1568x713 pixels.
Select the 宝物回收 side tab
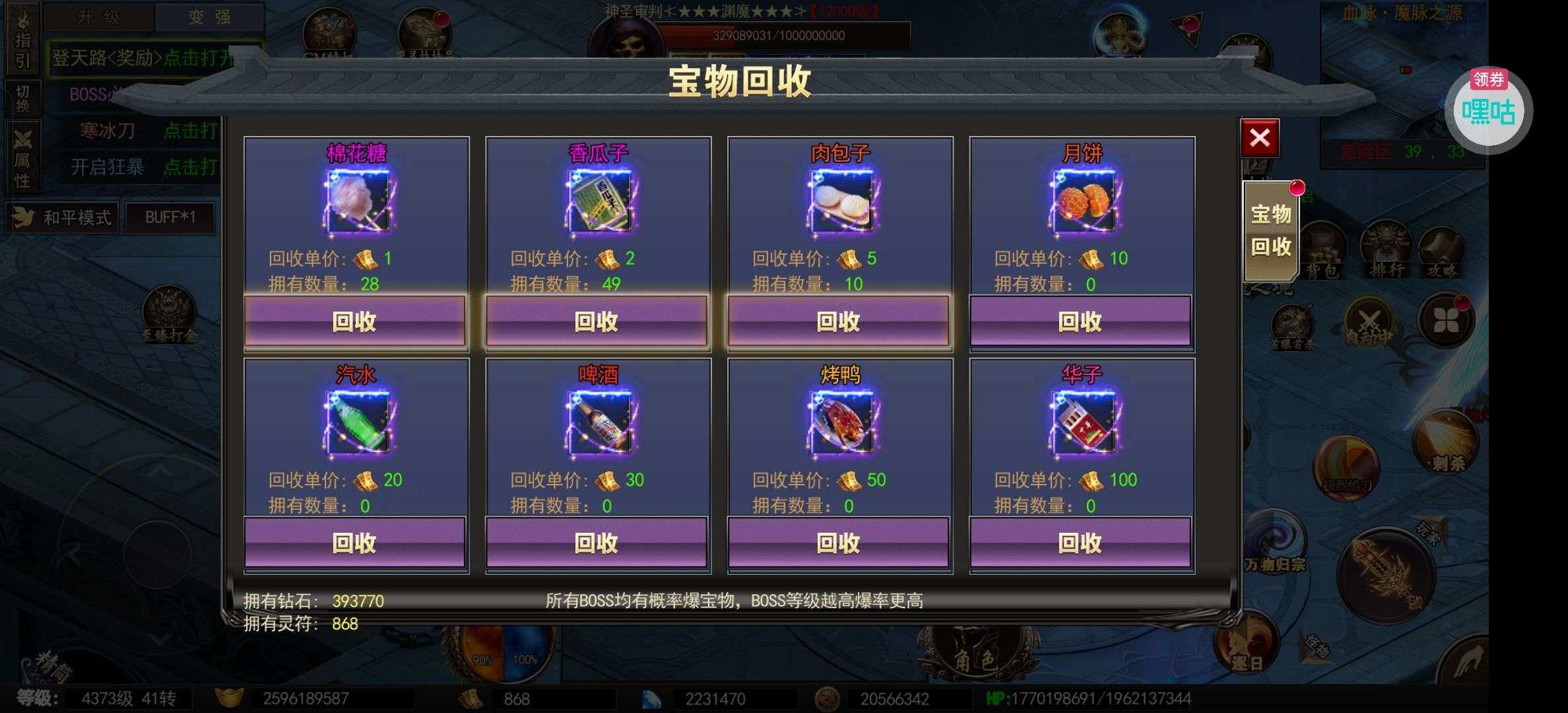point(1270,230)
